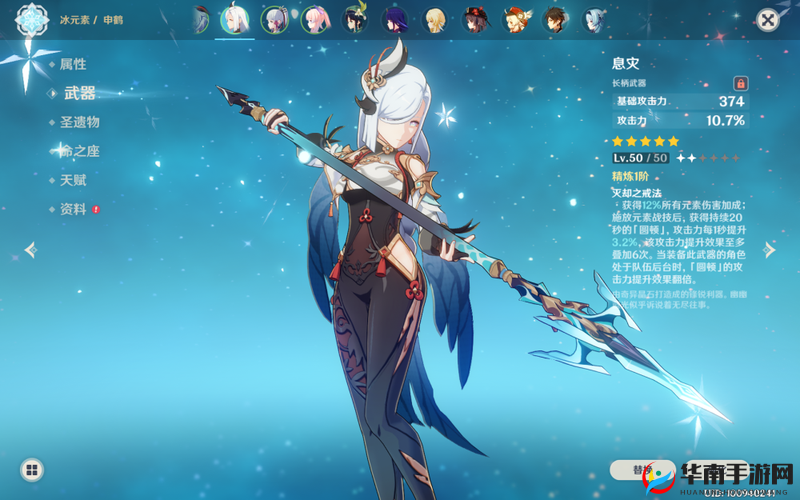Image resolution: width=800 pixels, height=500 pixels.
Task: Go to the next character arrow
Action: 770,249
